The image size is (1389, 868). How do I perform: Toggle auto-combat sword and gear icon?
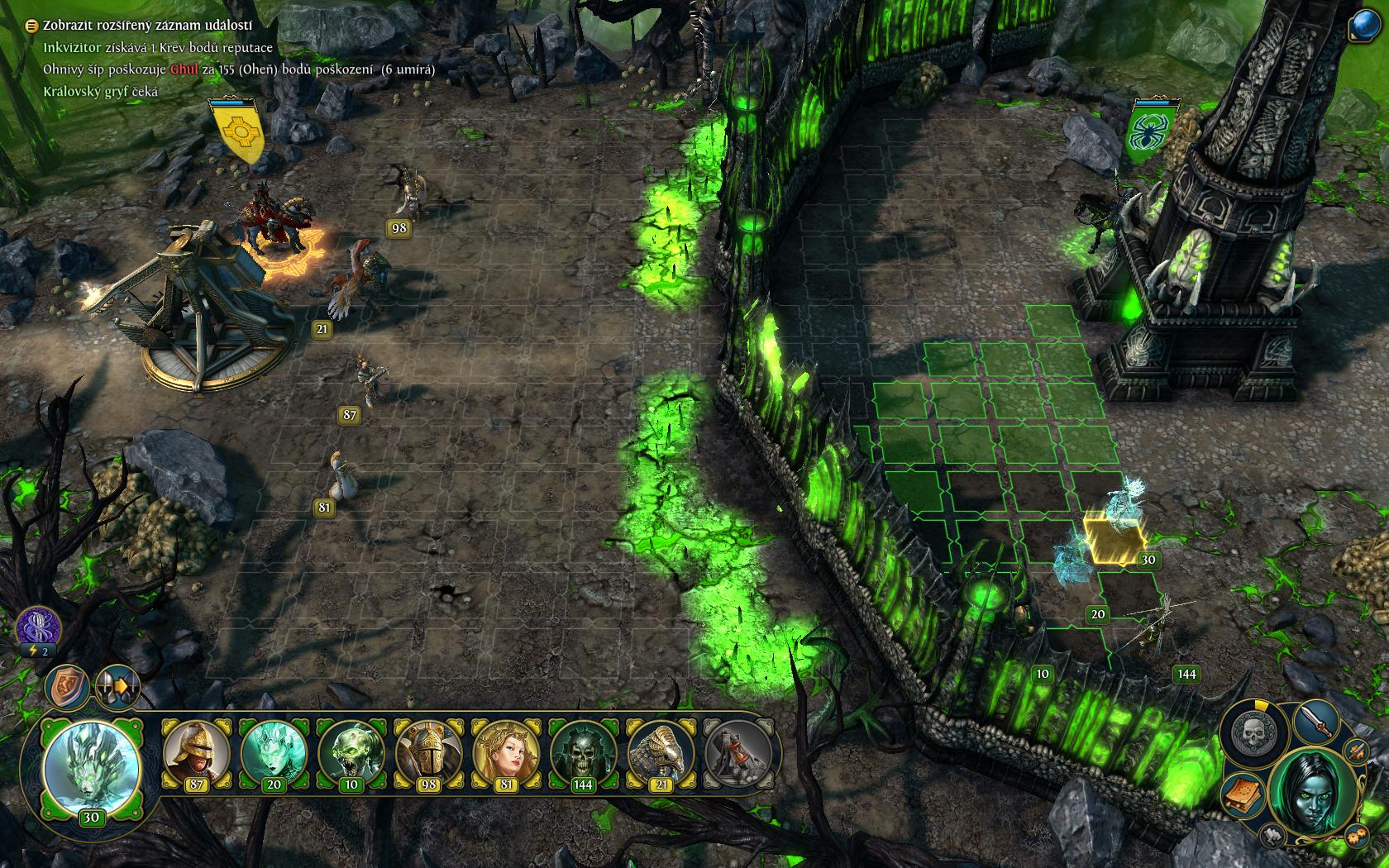tap(1356, 751)
